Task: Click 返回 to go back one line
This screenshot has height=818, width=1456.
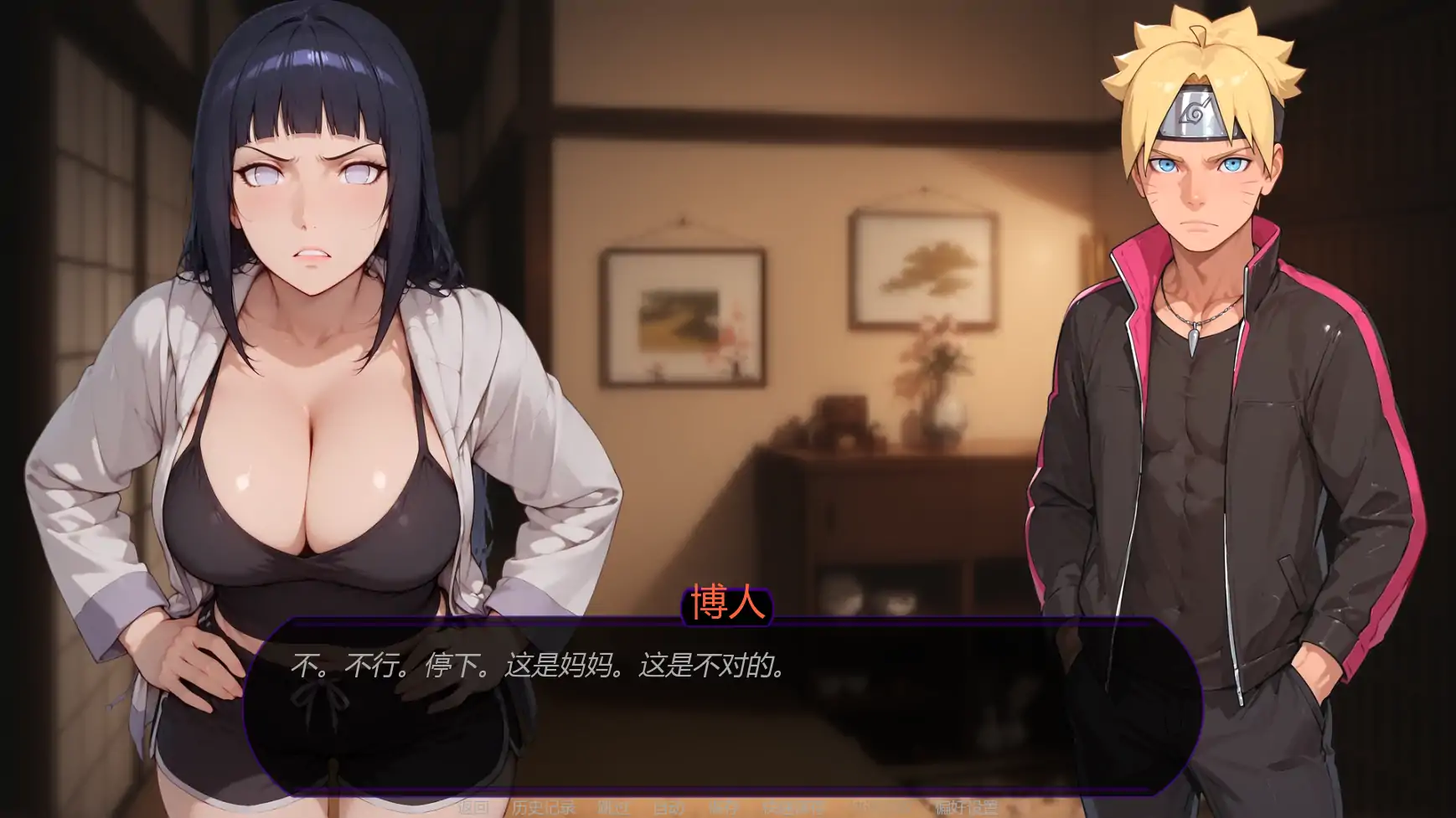Action: [x=473, y=807]
